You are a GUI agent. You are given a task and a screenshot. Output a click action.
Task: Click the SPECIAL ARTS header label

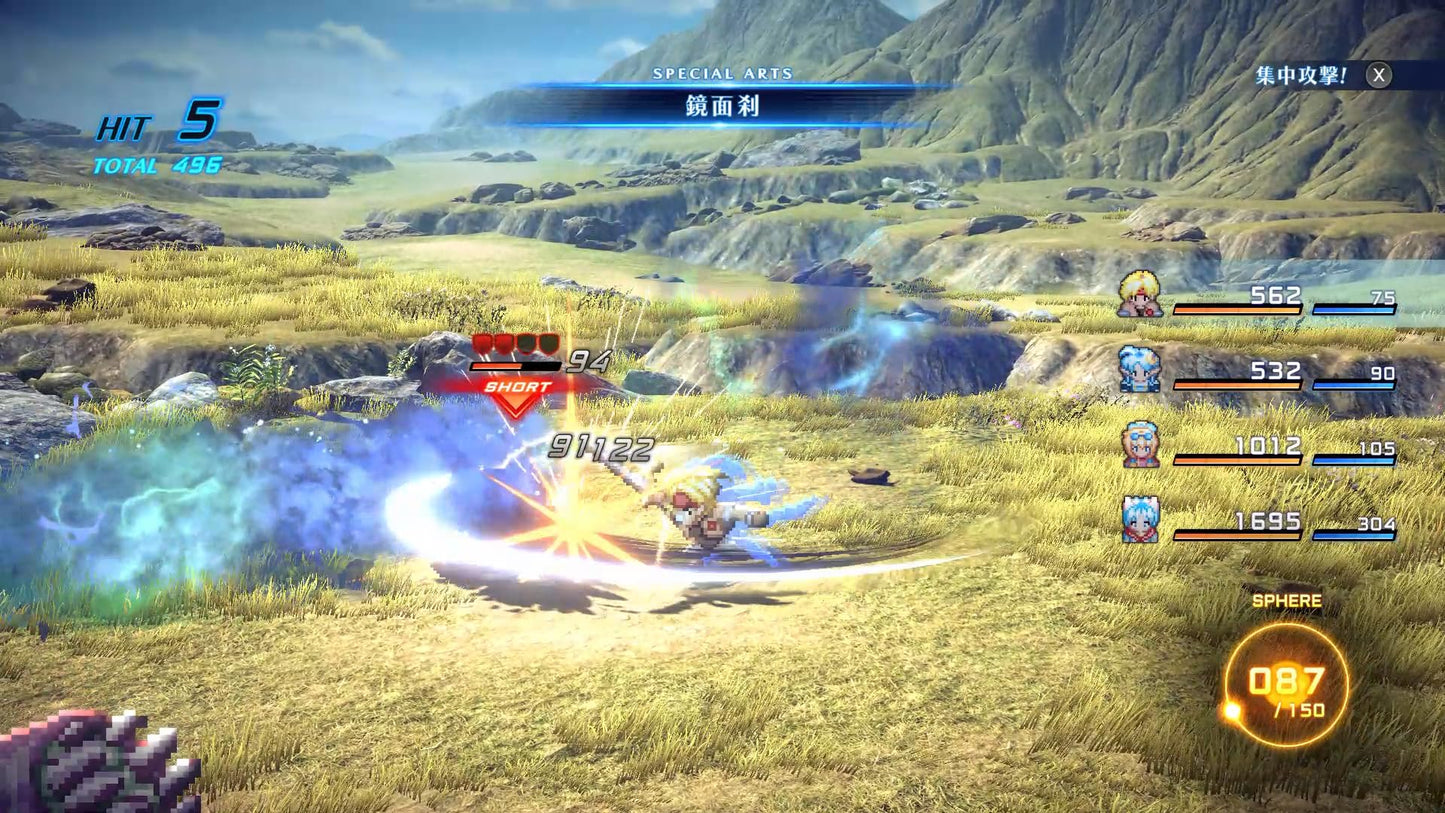point(723,73)
